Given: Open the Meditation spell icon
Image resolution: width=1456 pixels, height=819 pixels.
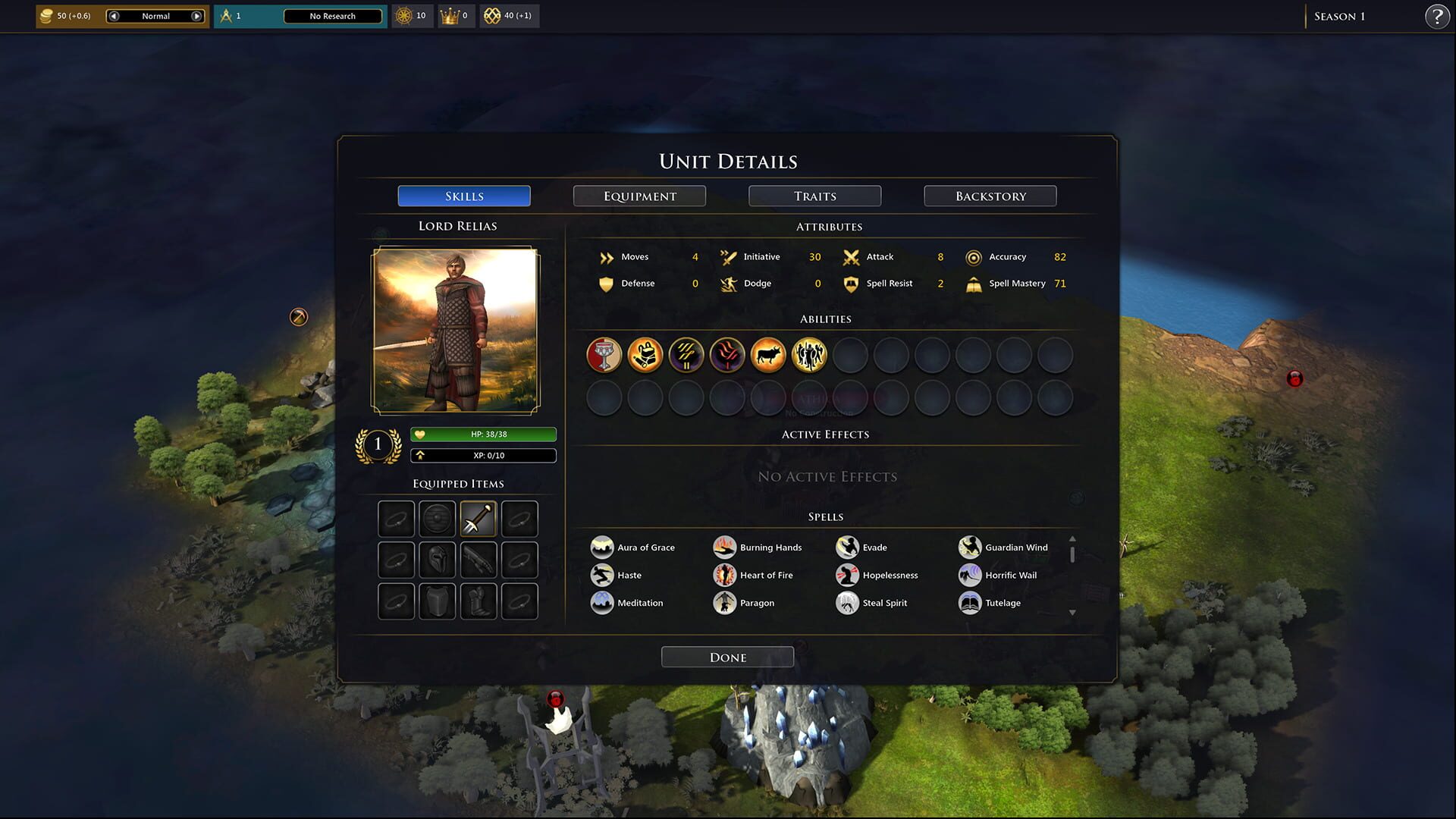Looking at the screenshot, I should pyautogui.click(x=602, y=602).
